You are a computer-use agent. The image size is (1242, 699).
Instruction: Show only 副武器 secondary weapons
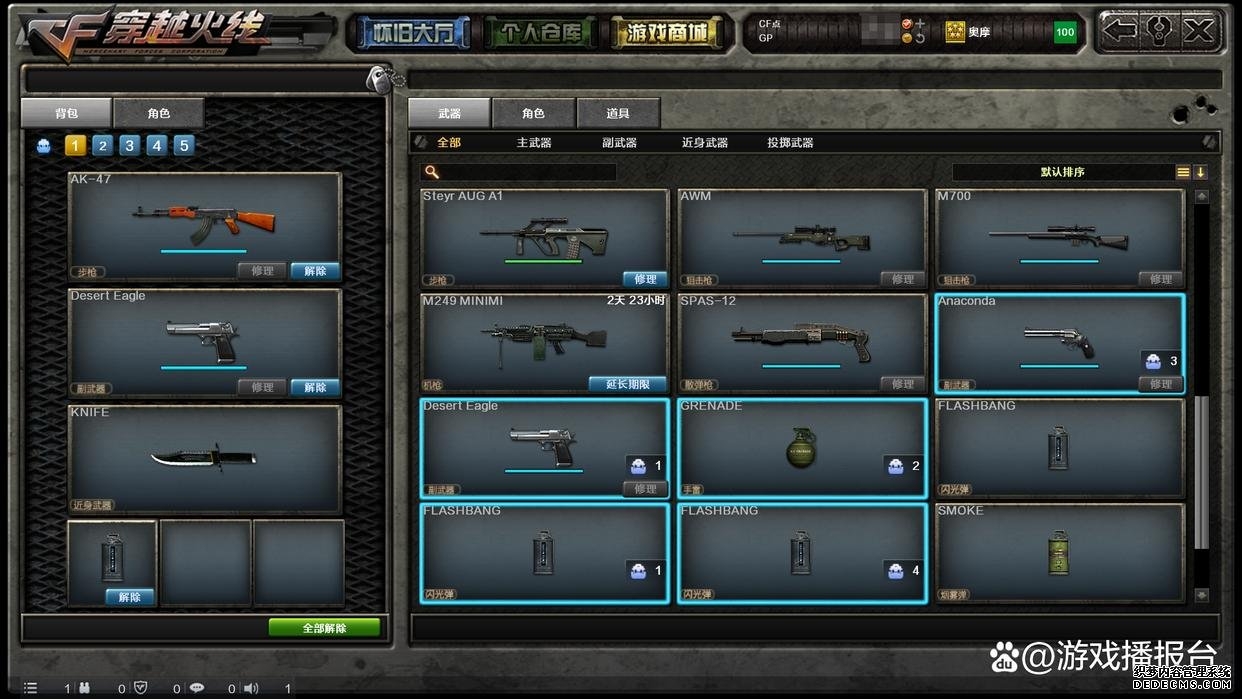click(x=619, y=143)
